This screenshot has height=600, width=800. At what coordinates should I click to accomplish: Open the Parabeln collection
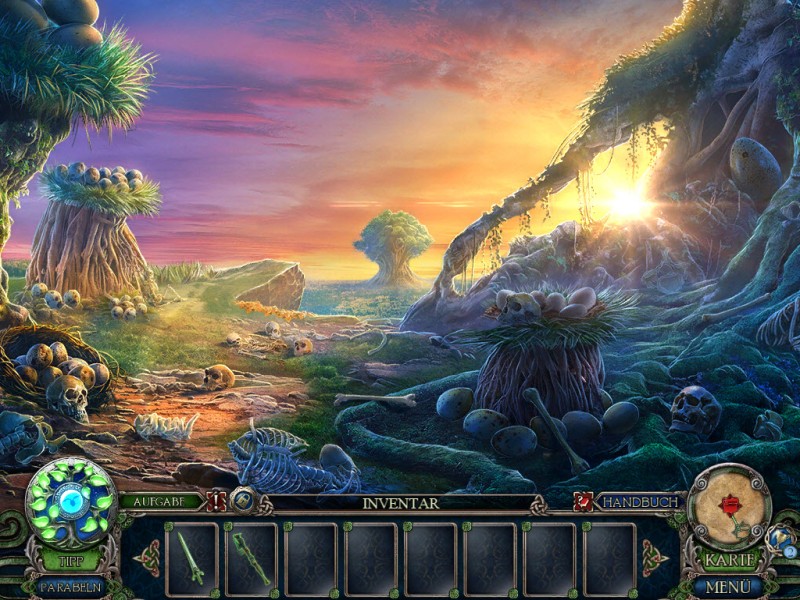[70, 586]
